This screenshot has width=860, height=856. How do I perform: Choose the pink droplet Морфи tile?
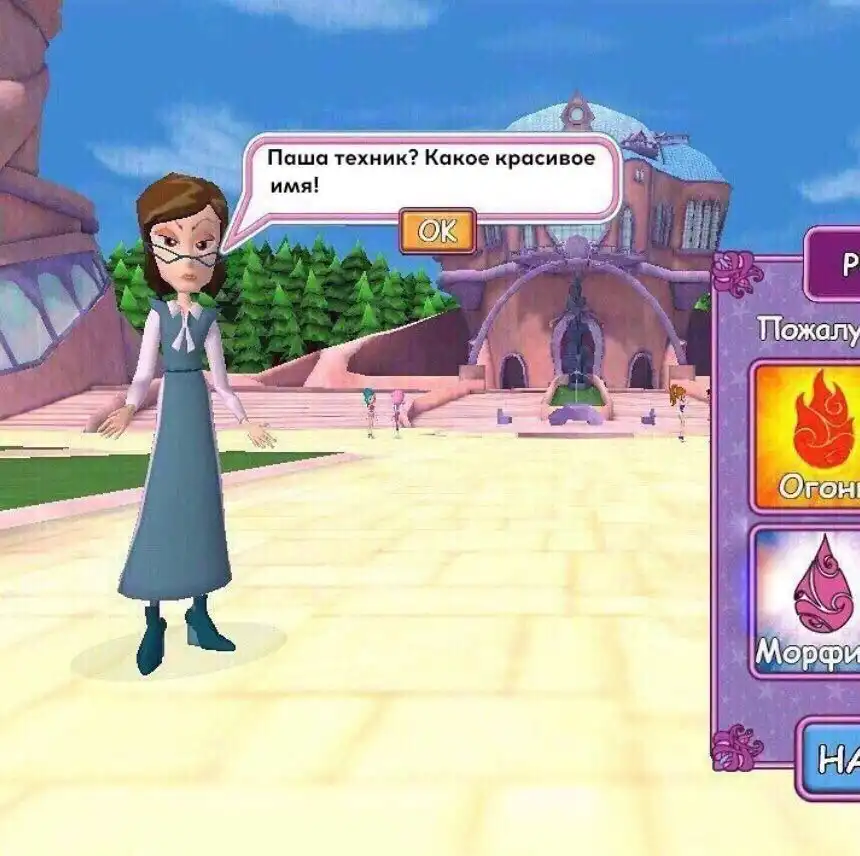click(808, 602)
